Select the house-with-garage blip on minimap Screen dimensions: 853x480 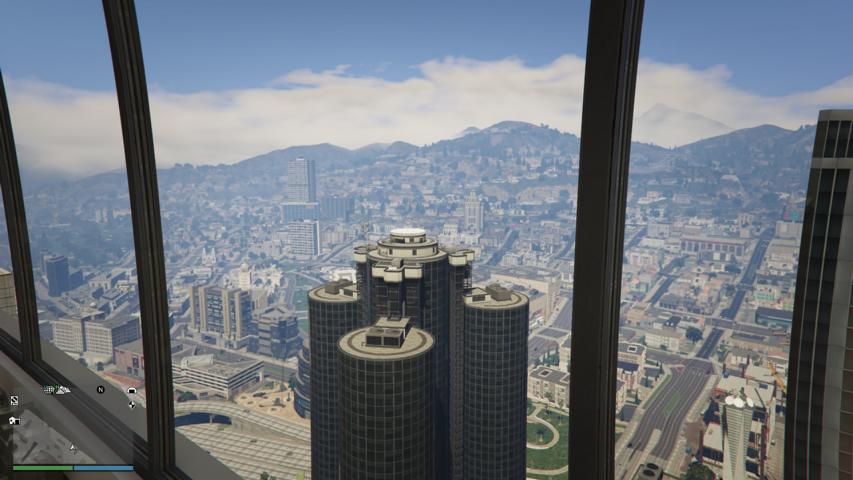[14, 421]
